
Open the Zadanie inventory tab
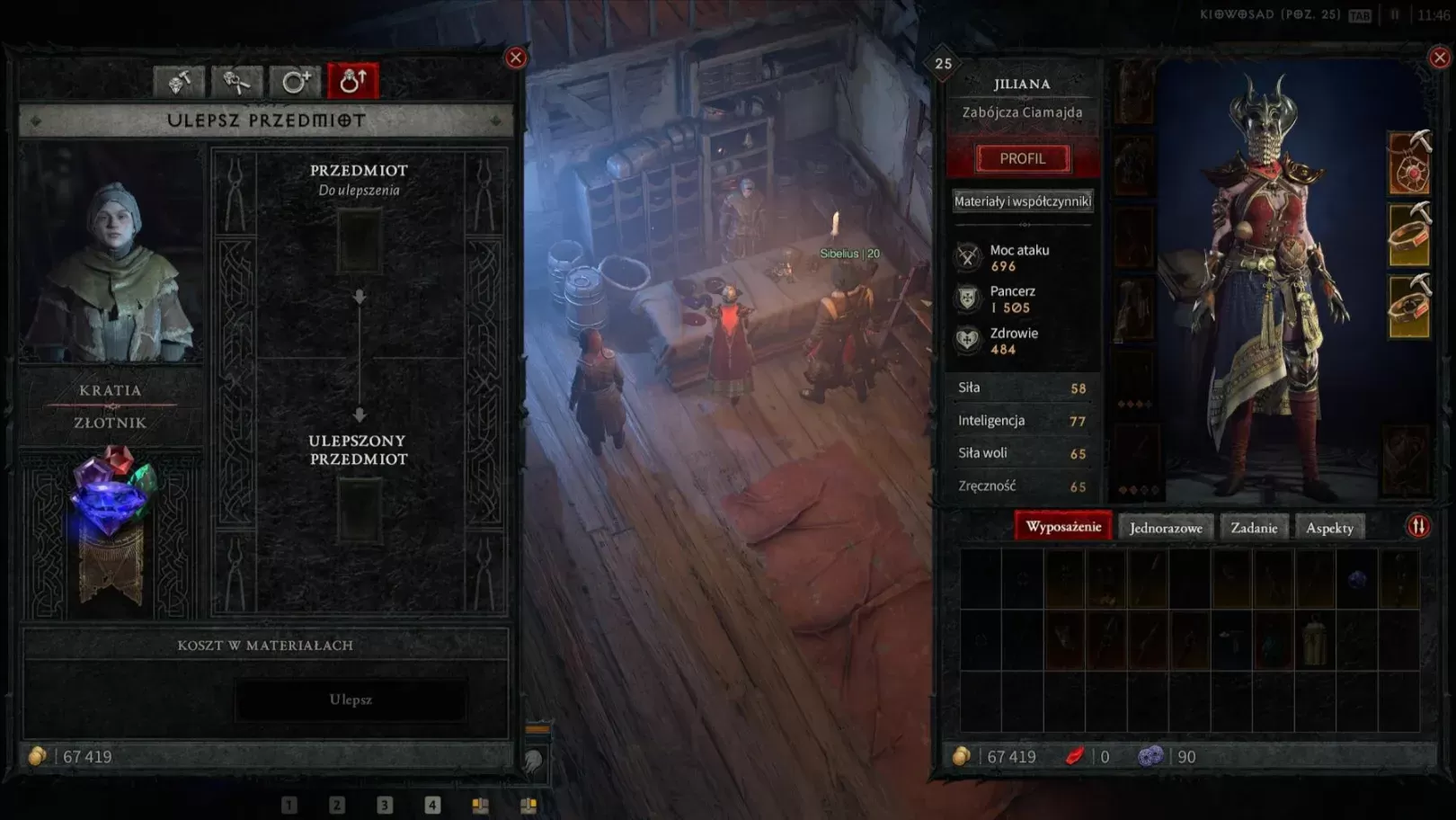click(1254, 528)
